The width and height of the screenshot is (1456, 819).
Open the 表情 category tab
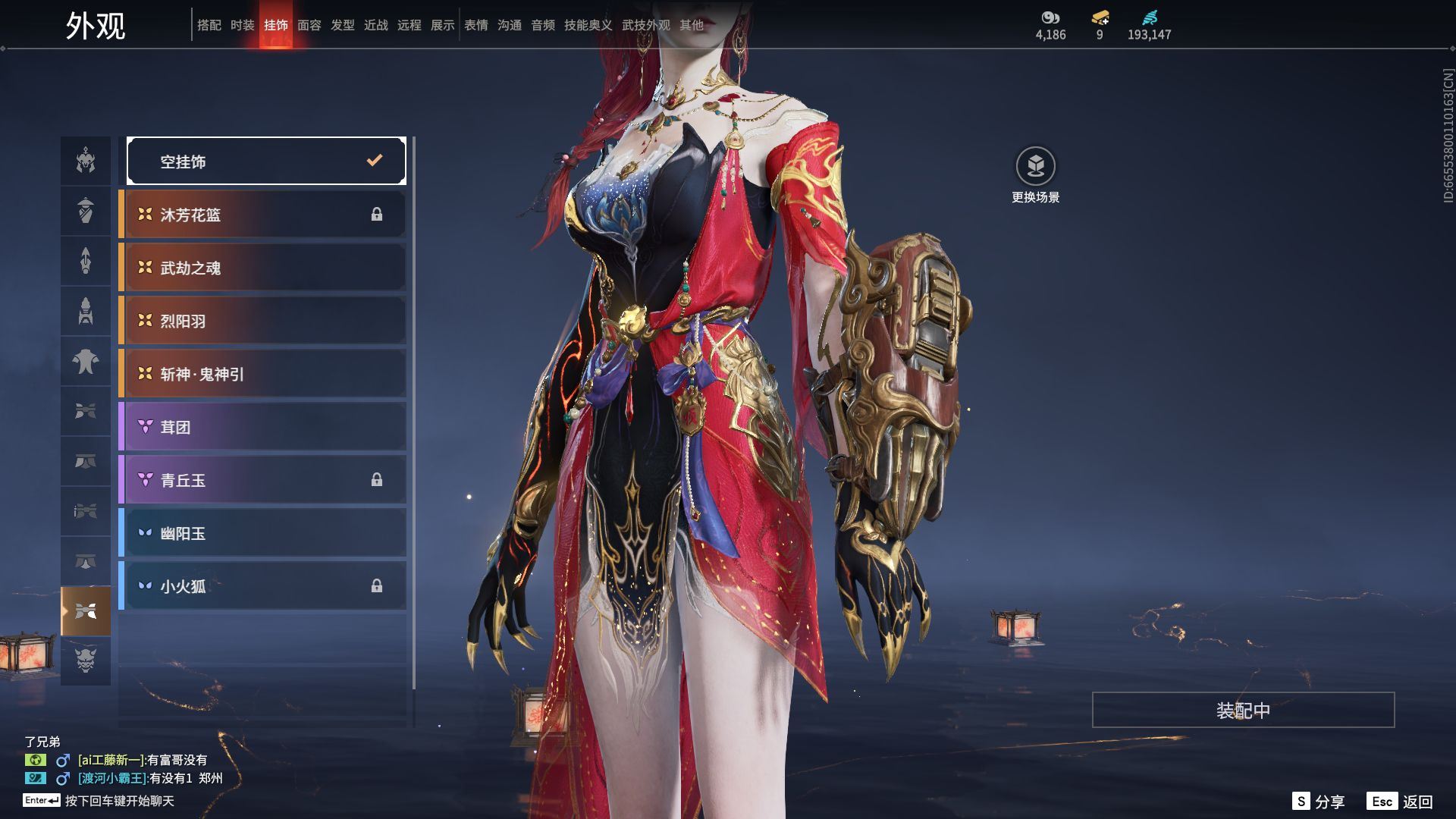click(x=476, y=25)
